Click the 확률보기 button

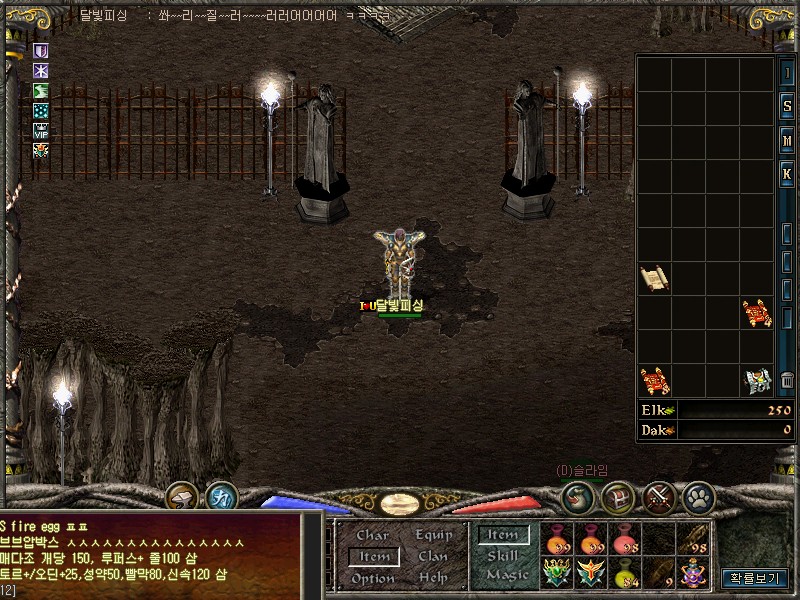[x=755, y=578]
